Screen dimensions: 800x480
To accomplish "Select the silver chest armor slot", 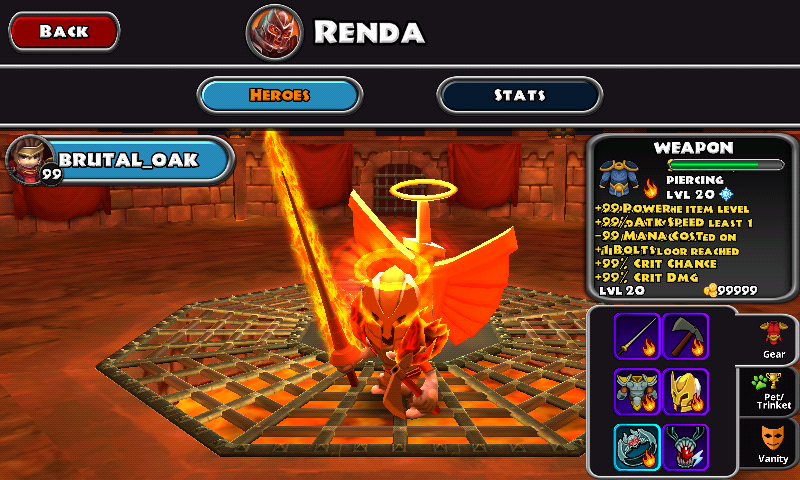I will (x=637, y=391).
